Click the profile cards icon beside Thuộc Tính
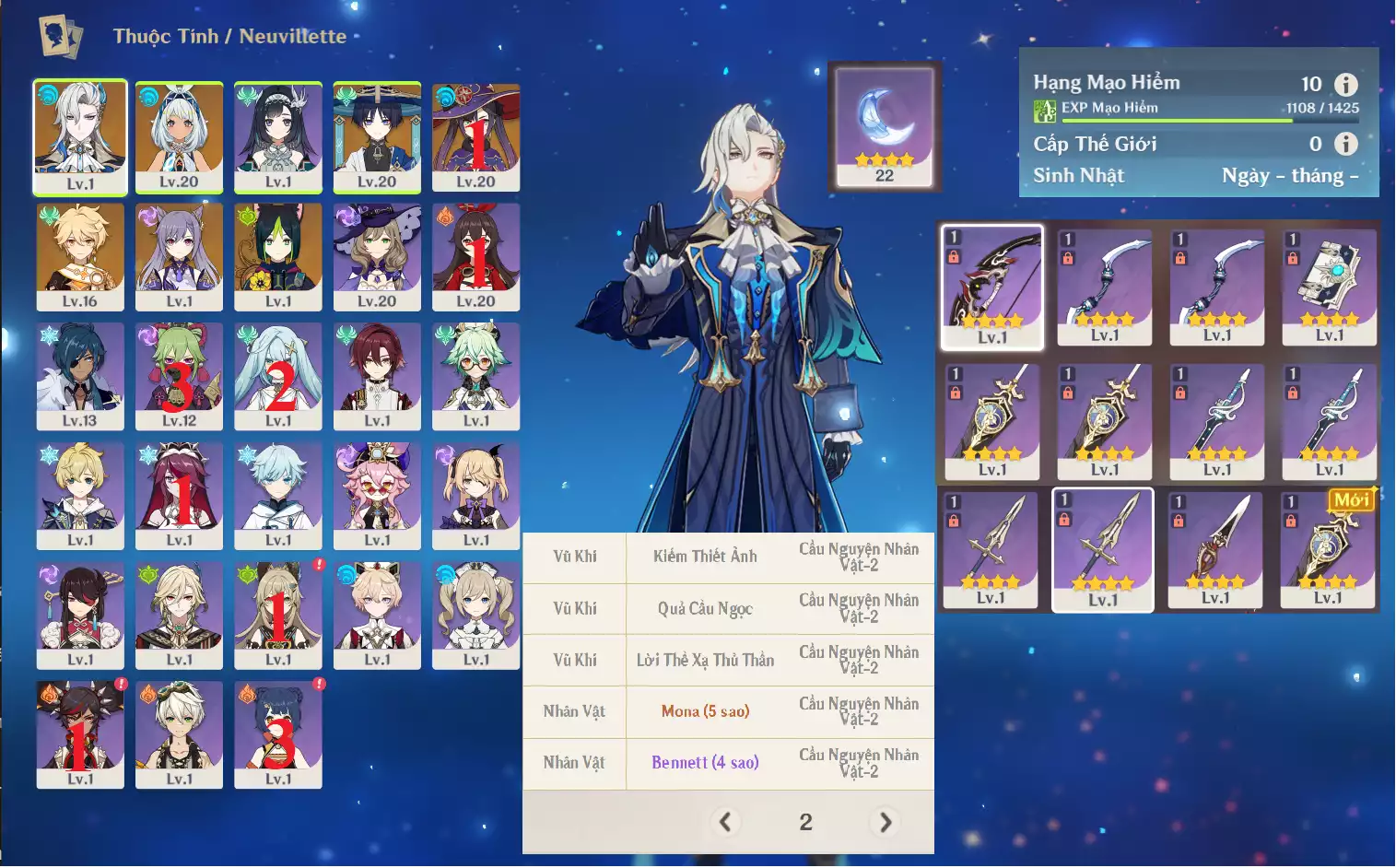The width and height of the screenshot is (1396, 868). coord(61,37)
